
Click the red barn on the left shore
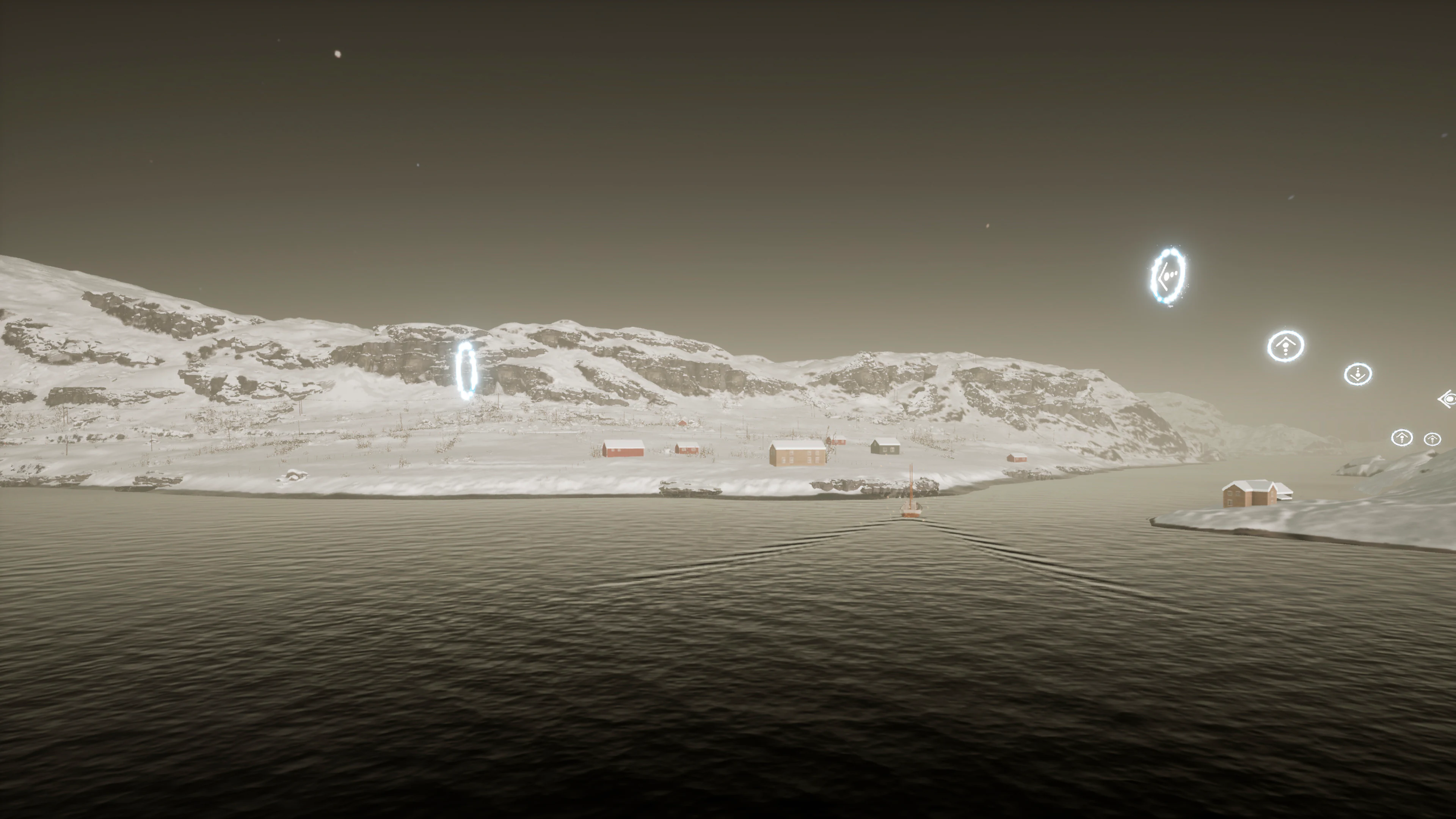click(x=623, y=449)
